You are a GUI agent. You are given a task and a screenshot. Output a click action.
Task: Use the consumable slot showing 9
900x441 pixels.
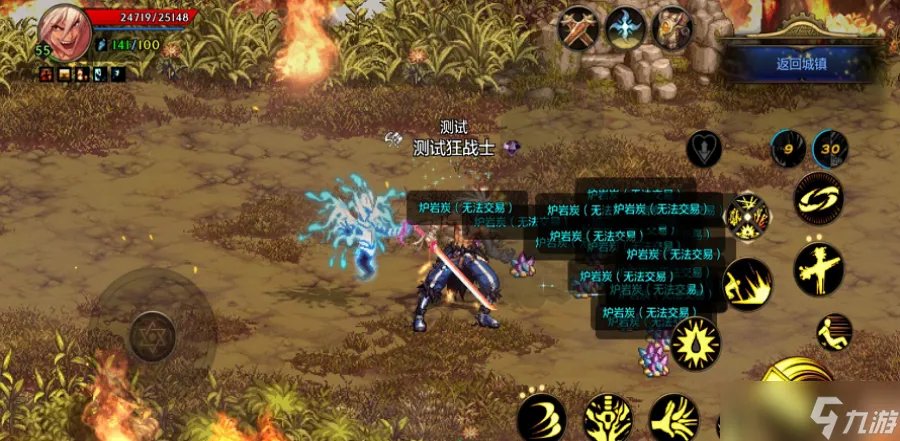point(787,149)
